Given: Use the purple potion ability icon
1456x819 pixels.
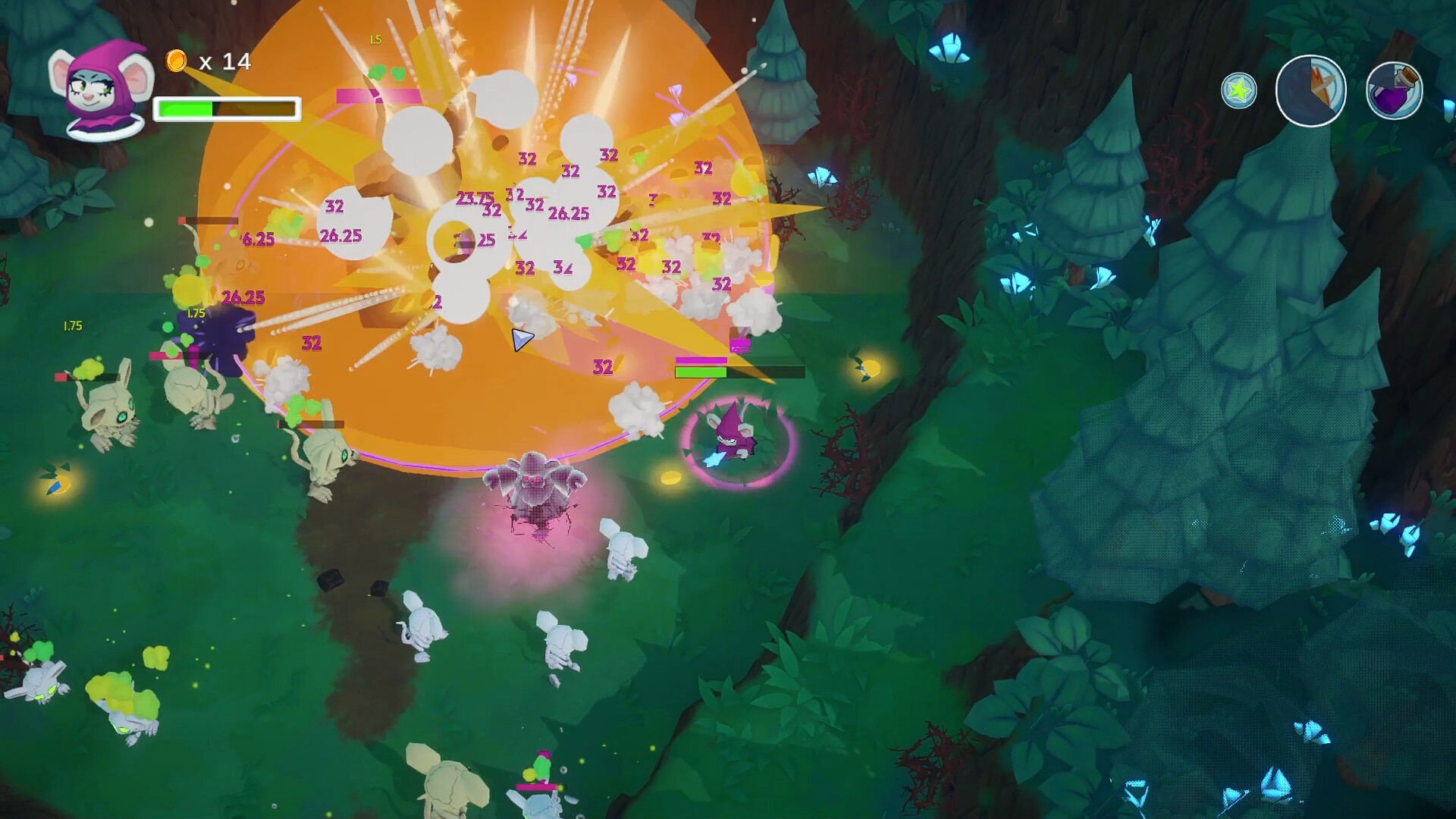Looking at the screenshot, I should (x=1394, y=89).
